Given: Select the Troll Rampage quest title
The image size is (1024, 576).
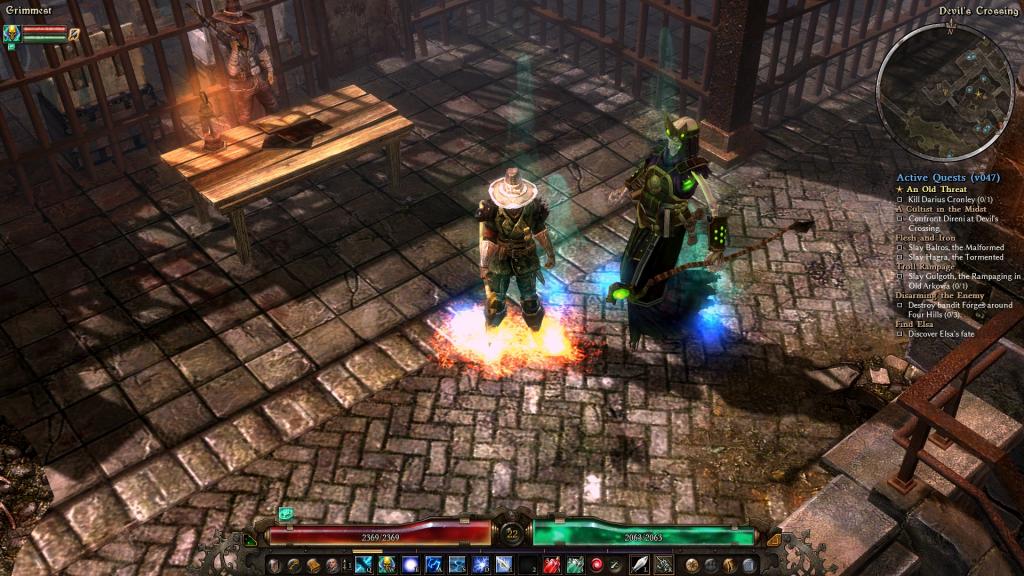Looking at the screenshot, I should click(x=929, y=266).
